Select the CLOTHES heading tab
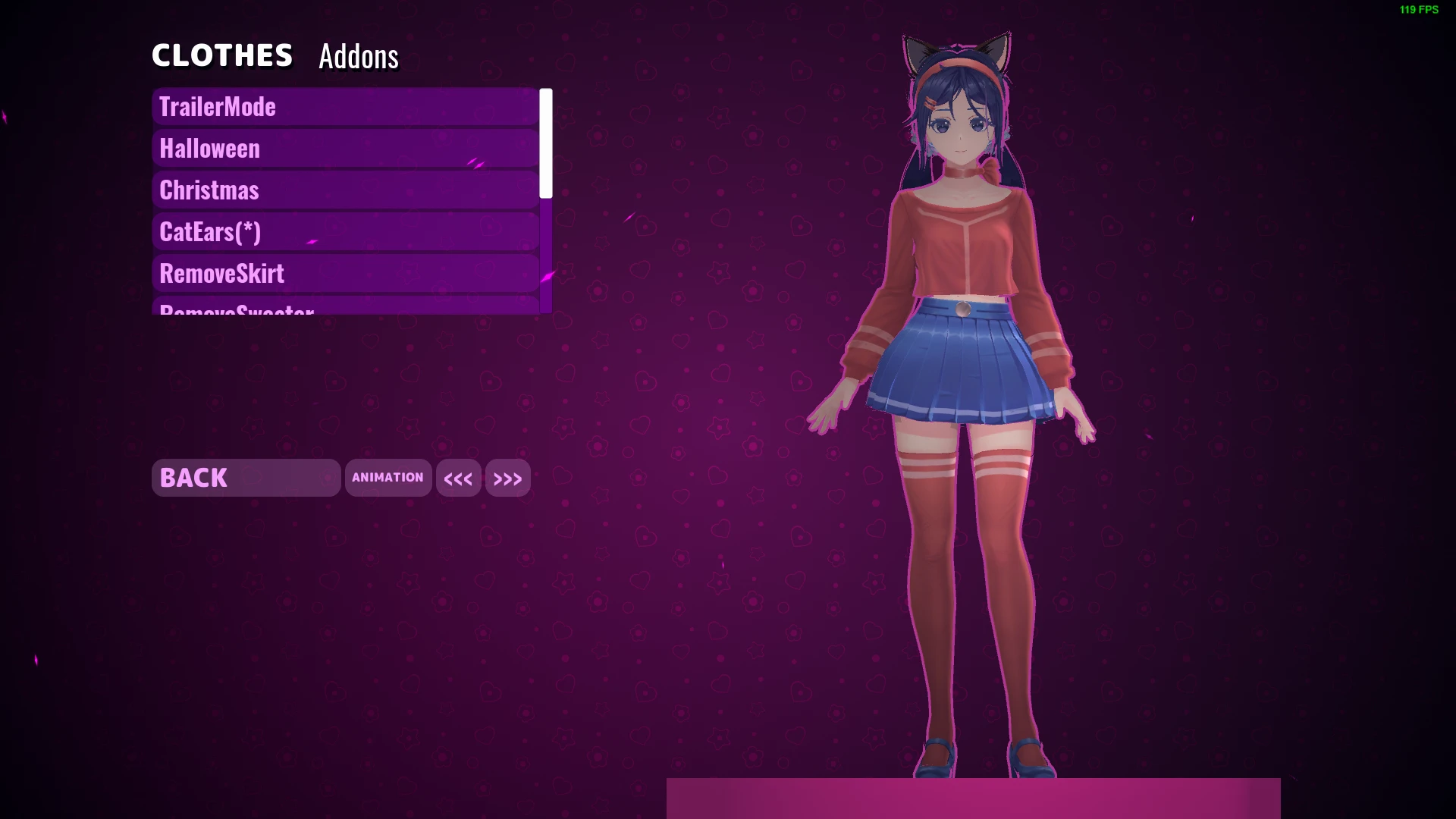 (222, 54)
